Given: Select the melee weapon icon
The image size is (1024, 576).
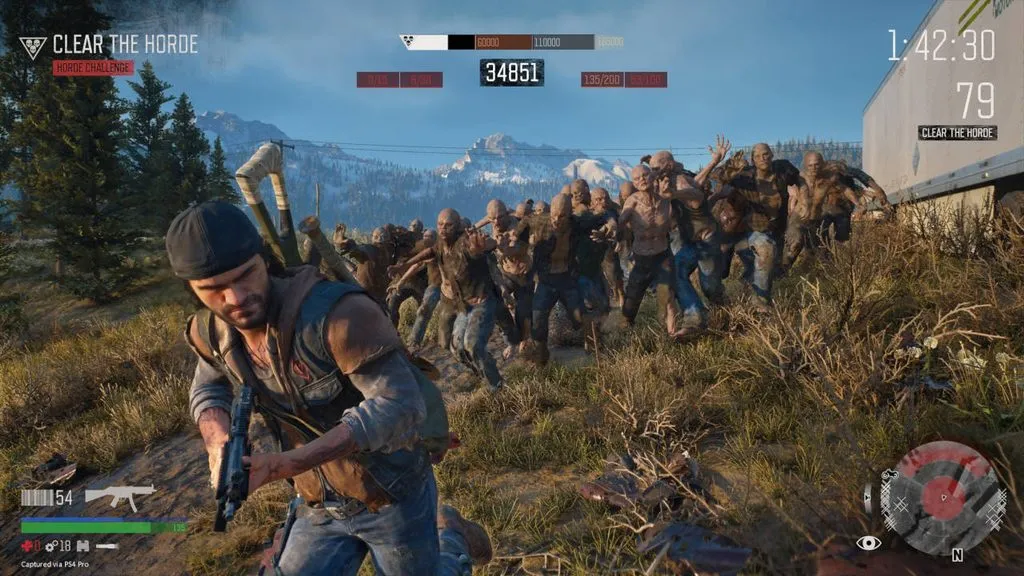Looking at the screenshot, I should (106, 546).
